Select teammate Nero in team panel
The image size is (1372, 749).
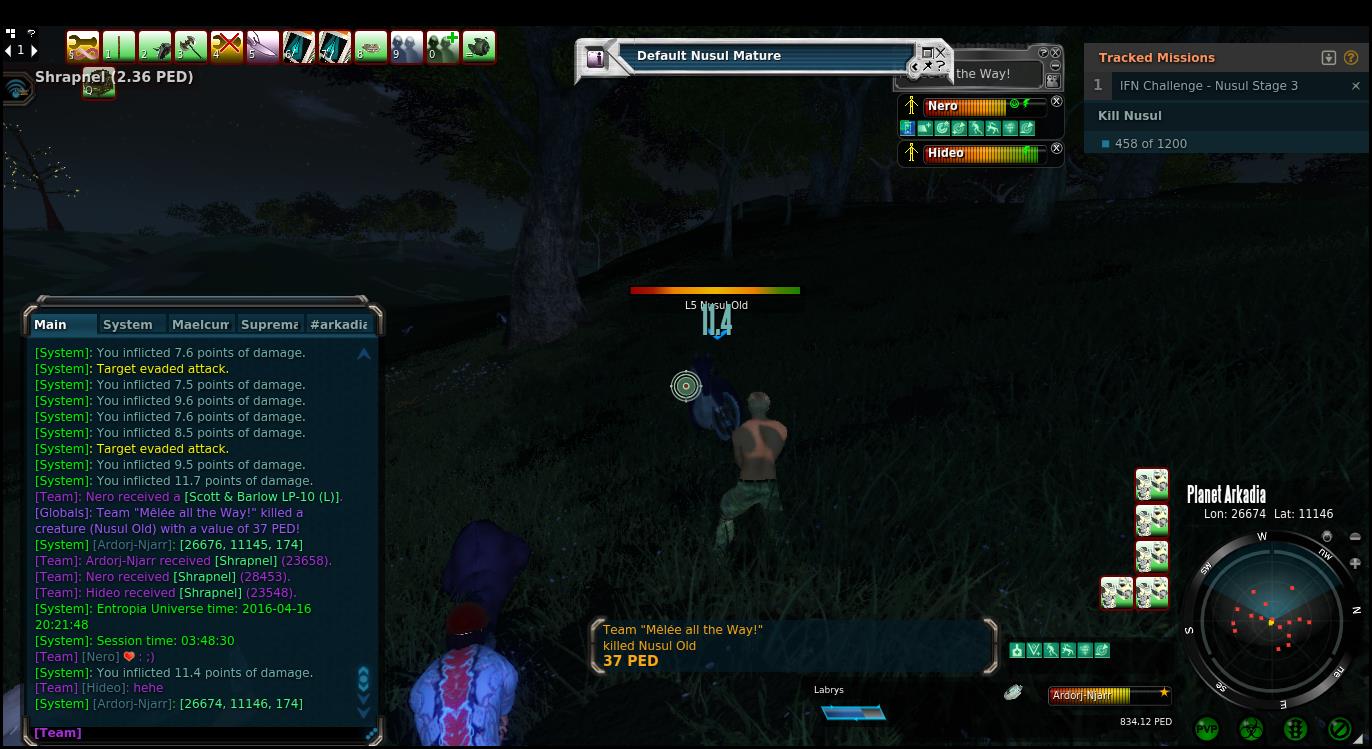coord(943,106)
